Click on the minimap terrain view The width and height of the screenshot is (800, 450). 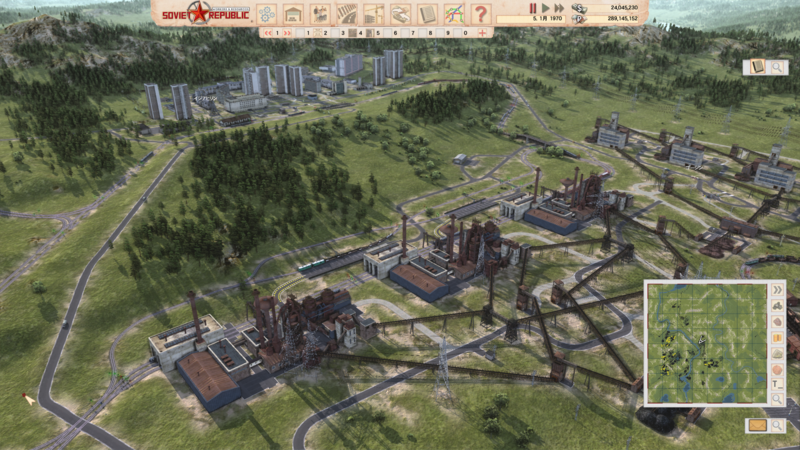704,340
